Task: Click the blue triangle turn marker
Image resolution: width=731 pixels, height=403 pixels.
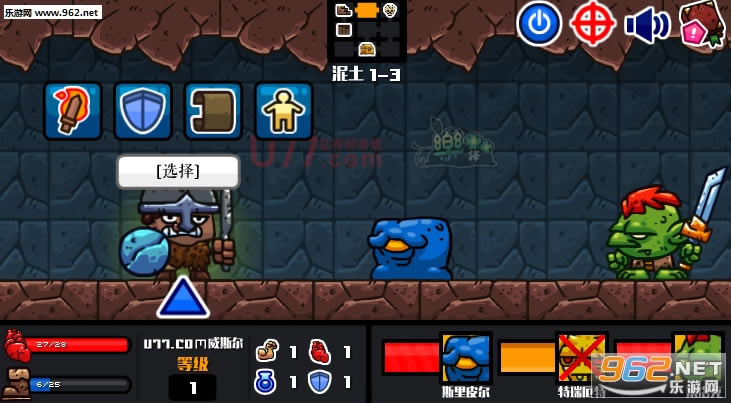Action: tap(181, 298)
